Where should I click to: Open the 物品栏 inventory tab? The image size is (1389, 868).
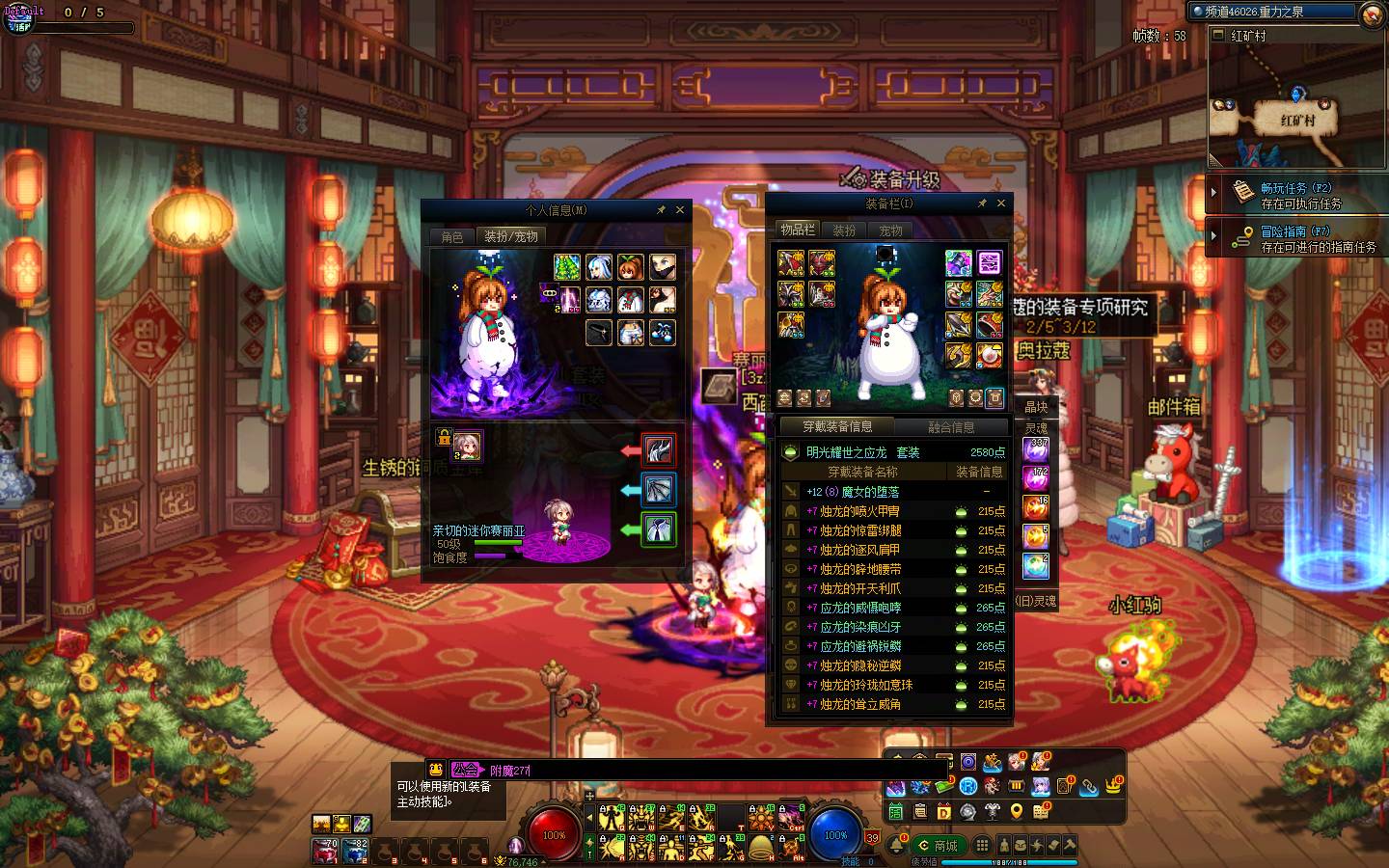(x=798, y=230)
